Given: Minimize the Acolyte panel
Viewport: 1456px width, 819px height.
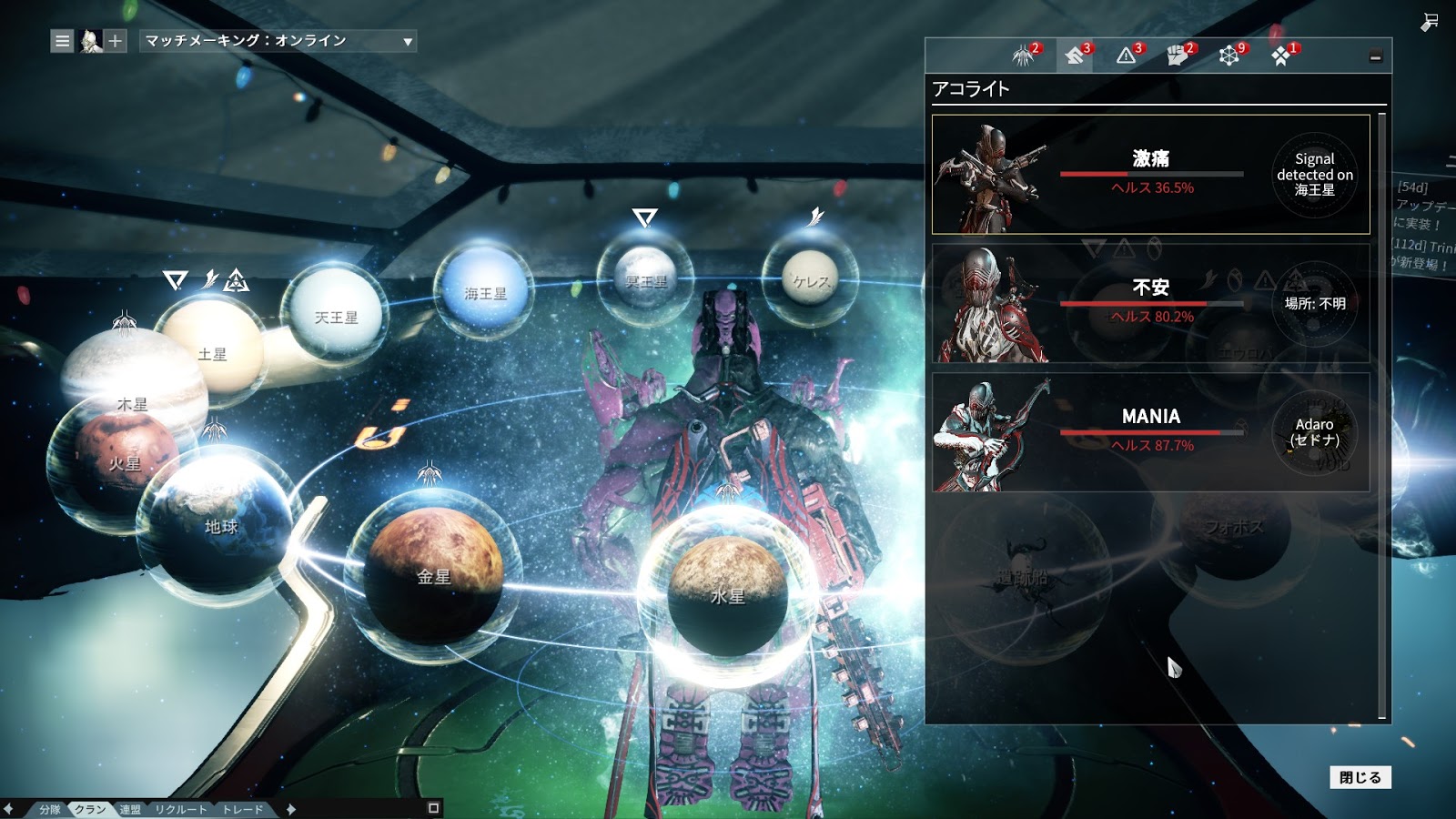Looking at the screenshot, I should click(x=1375, y=57).
